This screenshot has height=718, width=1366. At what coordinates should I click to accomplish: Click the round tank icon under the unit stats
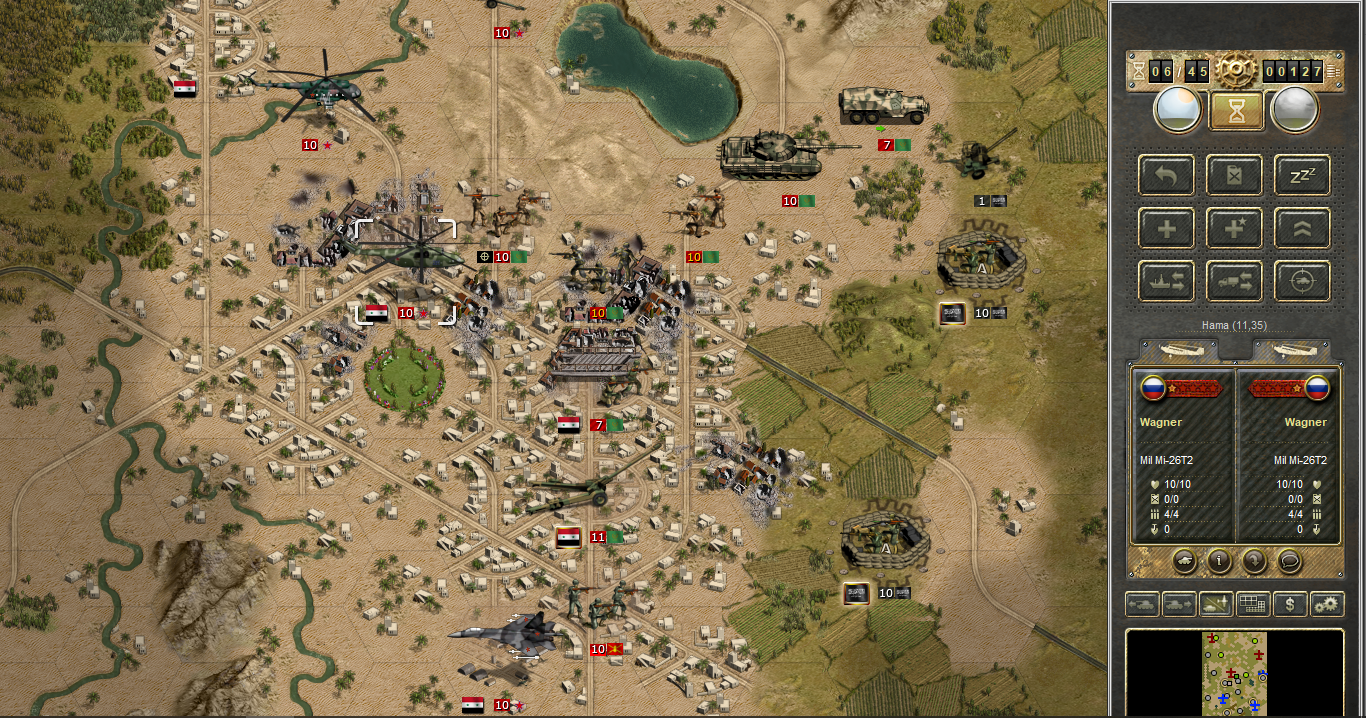(x=1183, y=561)
